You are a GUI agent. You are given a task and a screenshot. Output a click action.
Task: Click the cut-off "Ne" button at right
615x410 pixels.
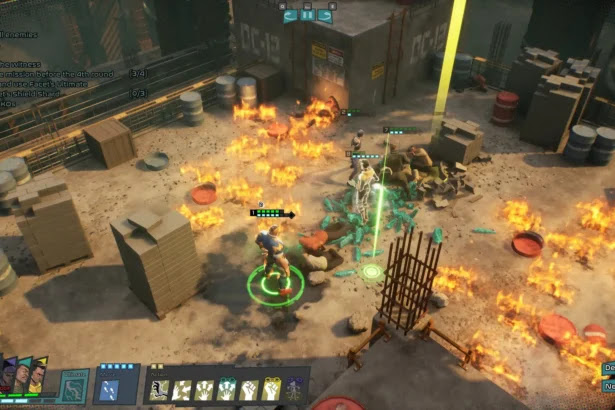pos(608,386)
